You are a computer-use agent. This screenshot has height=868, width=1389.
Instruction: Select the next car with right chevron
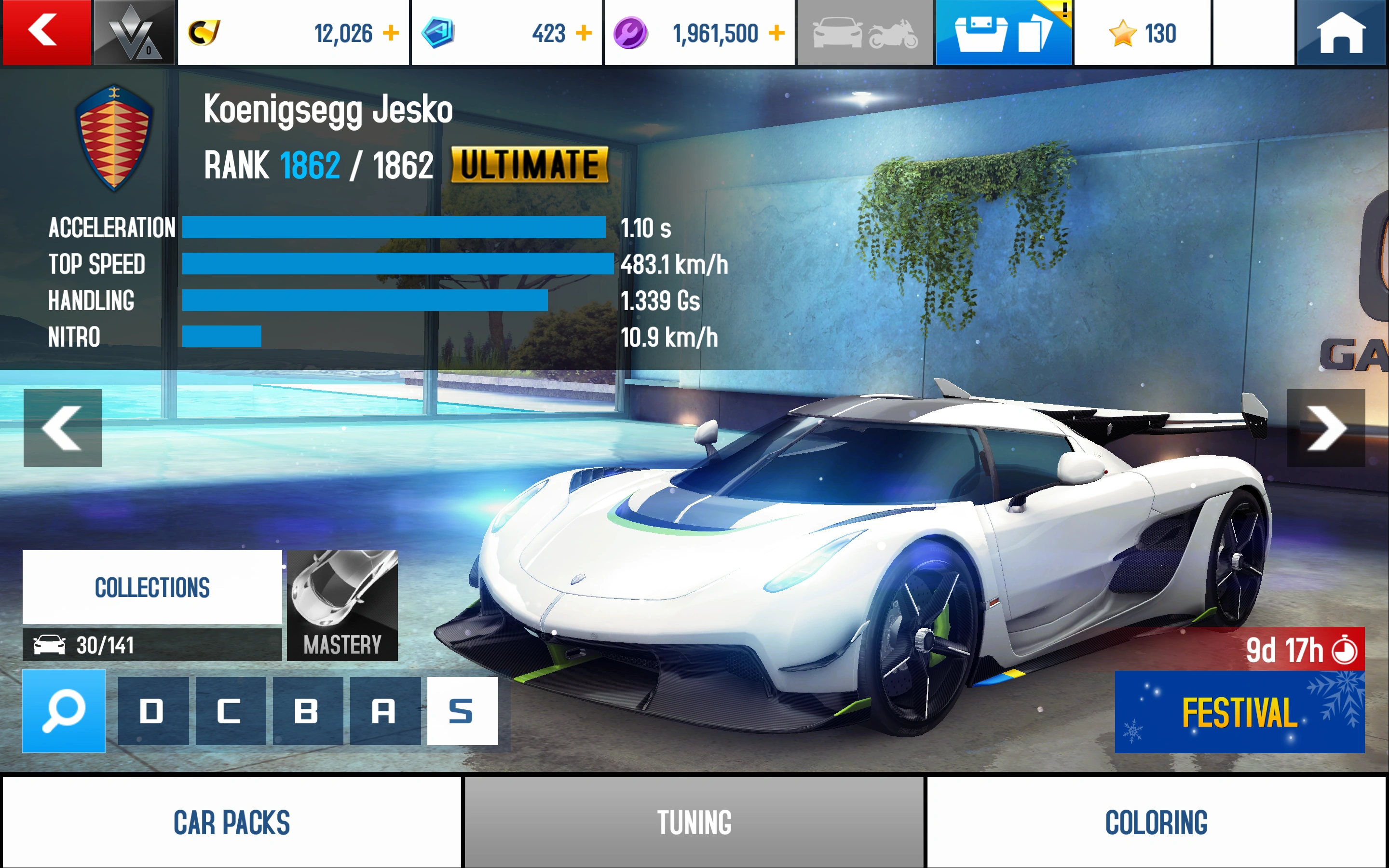[1326, 428]
